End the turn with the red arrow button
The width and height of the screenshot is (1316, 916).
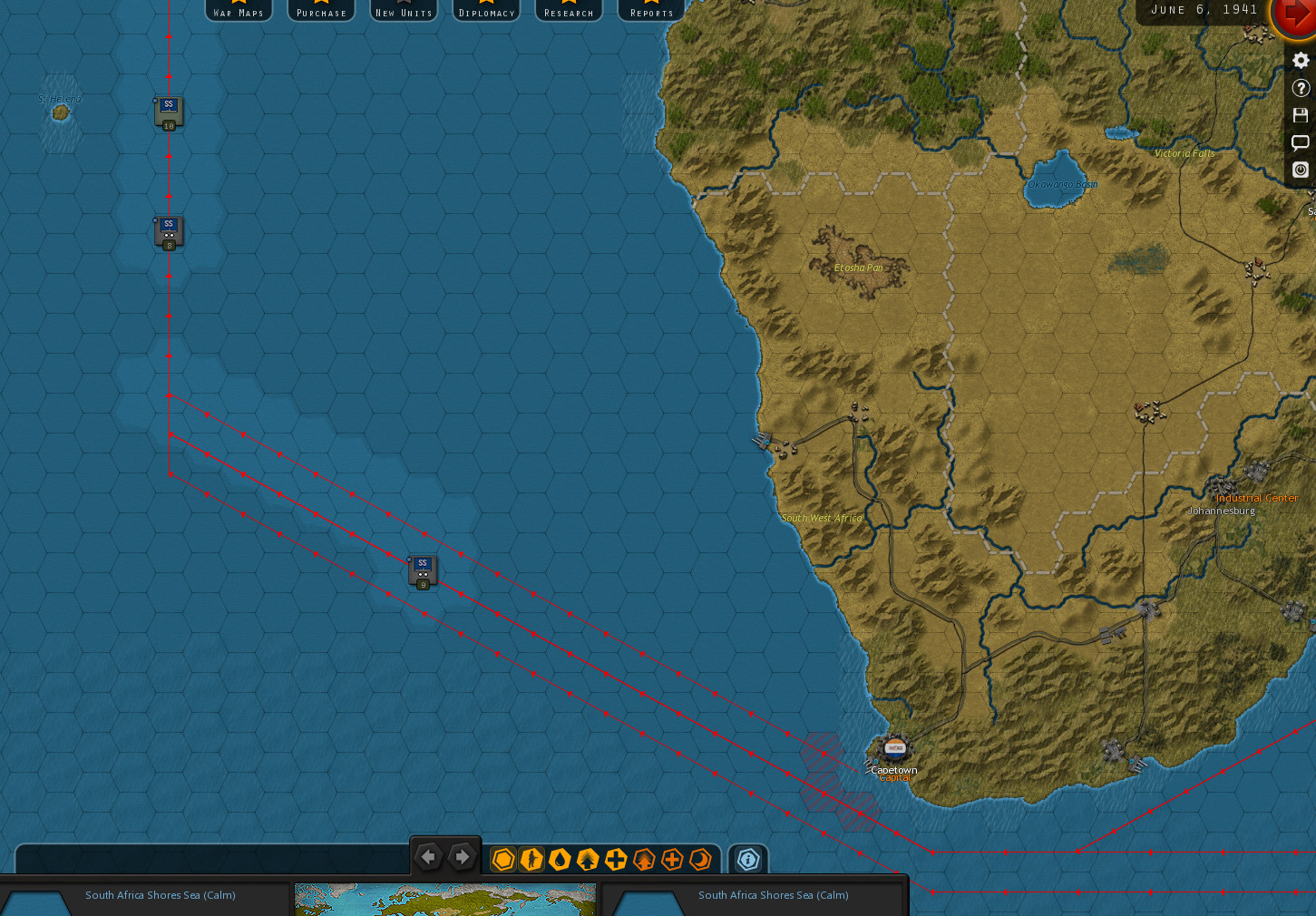click(x=1295, y=16)
